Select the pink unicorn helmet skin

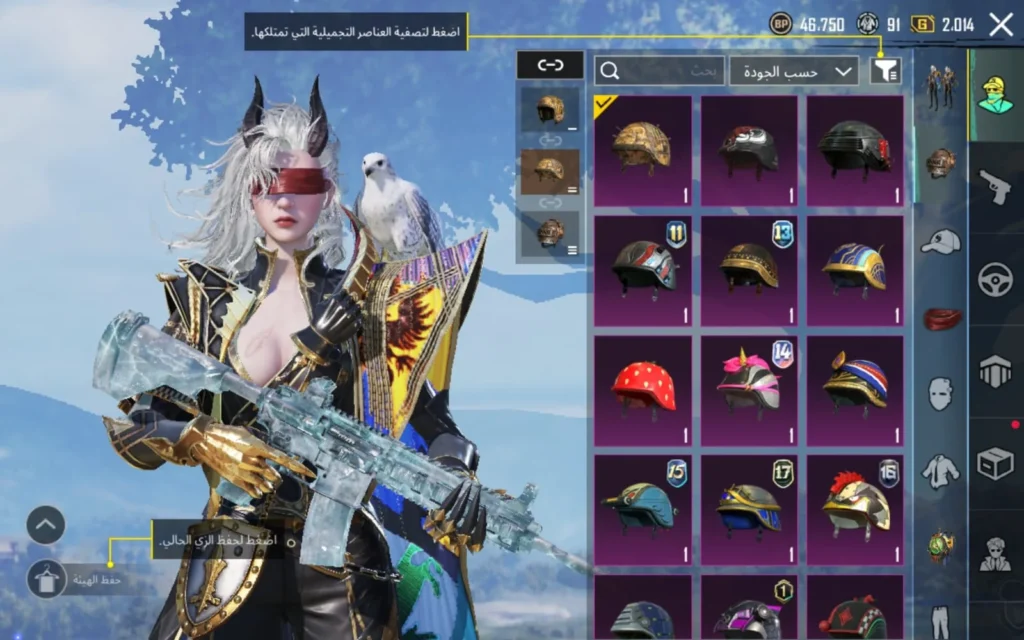click(748, 388)
